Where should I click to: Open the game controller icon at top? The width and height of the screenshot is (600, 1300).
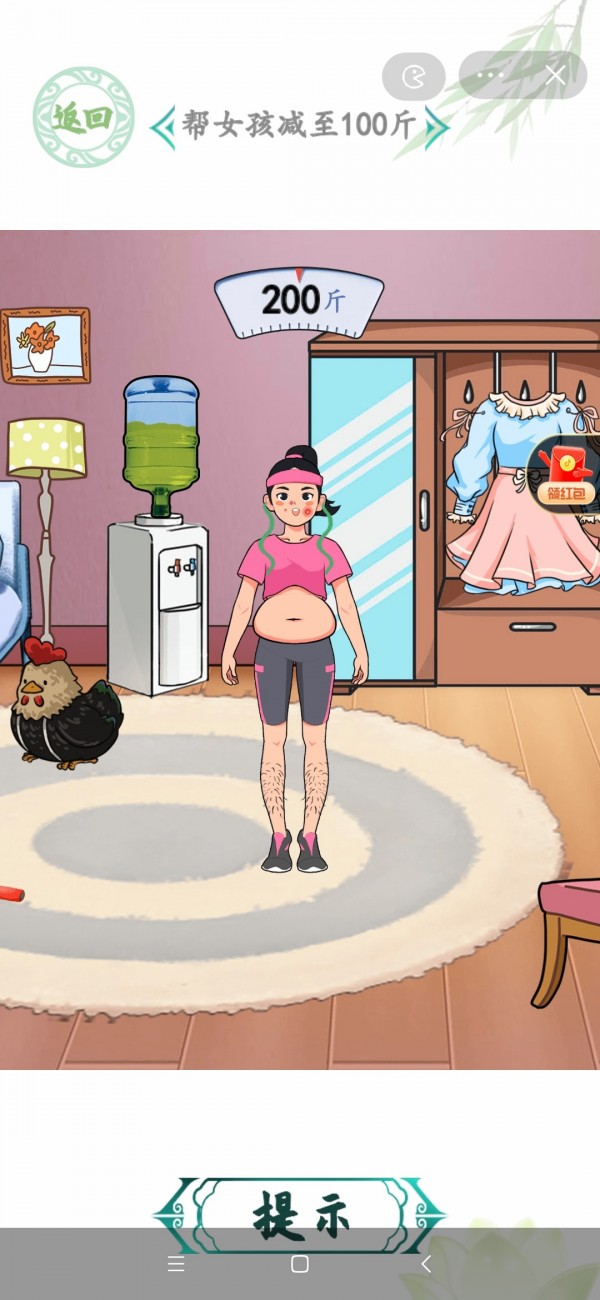click(x=413, y=76)
